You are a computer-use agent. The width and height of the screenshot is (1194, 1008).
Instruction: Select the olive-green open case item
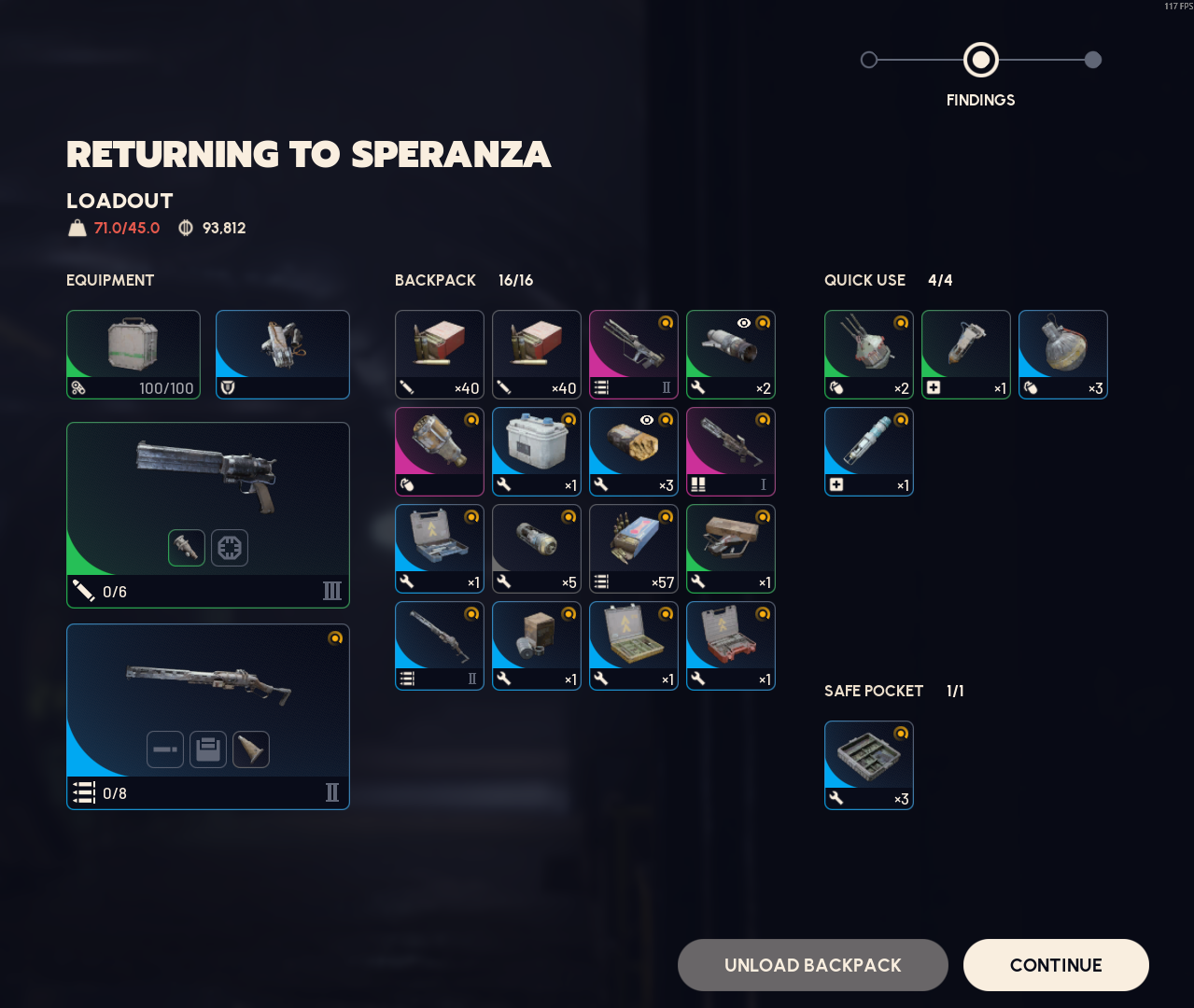coord(634,646)
